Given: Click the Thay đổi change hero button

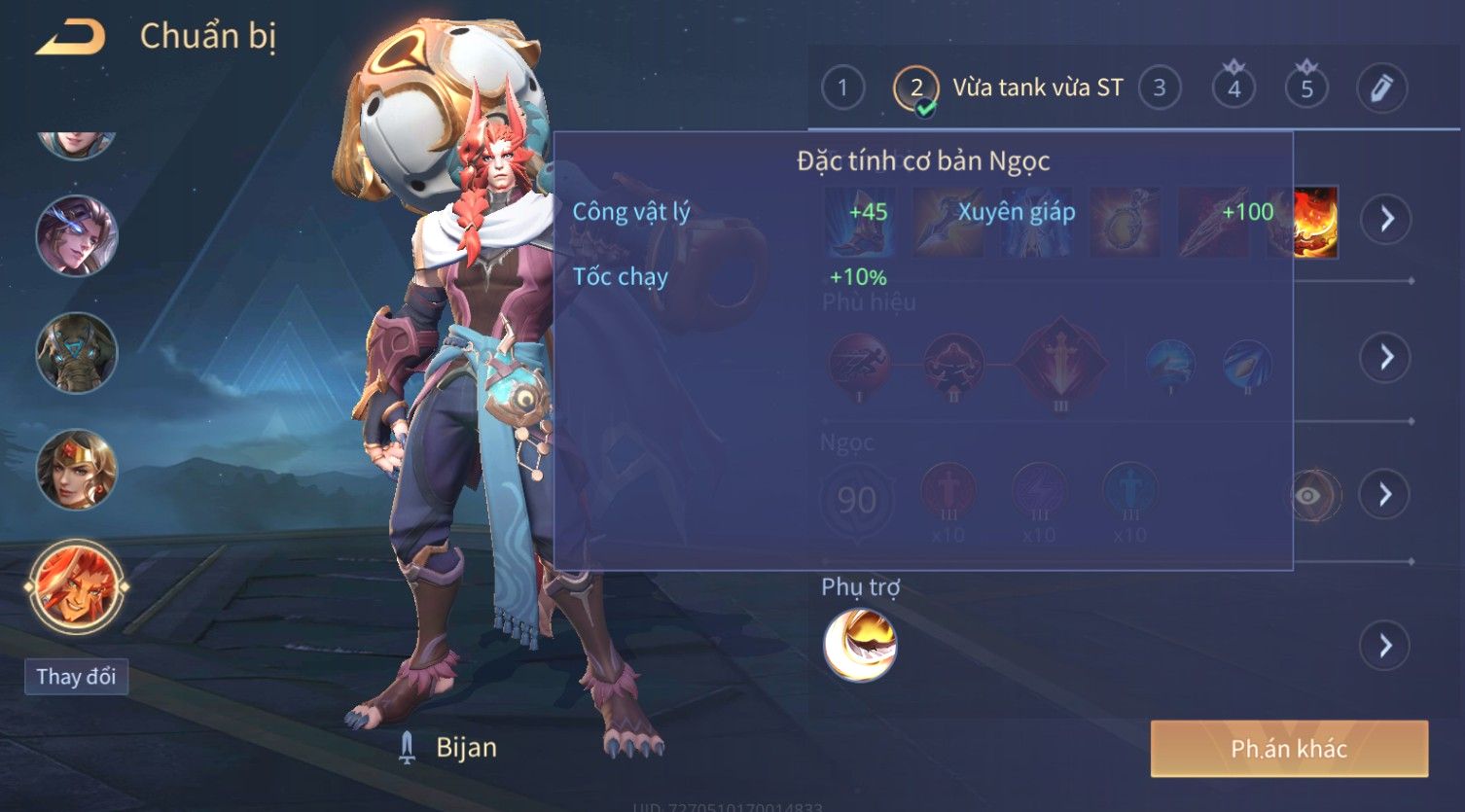Looking at the screenshot, I should pos(76,677).
